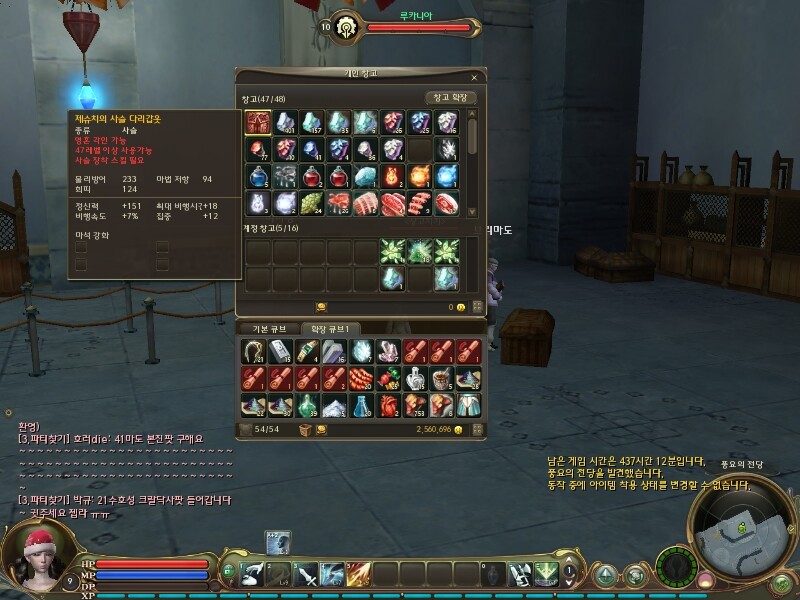
Task: Close the personal warehouse window
Action: click(x=474, y=77)
